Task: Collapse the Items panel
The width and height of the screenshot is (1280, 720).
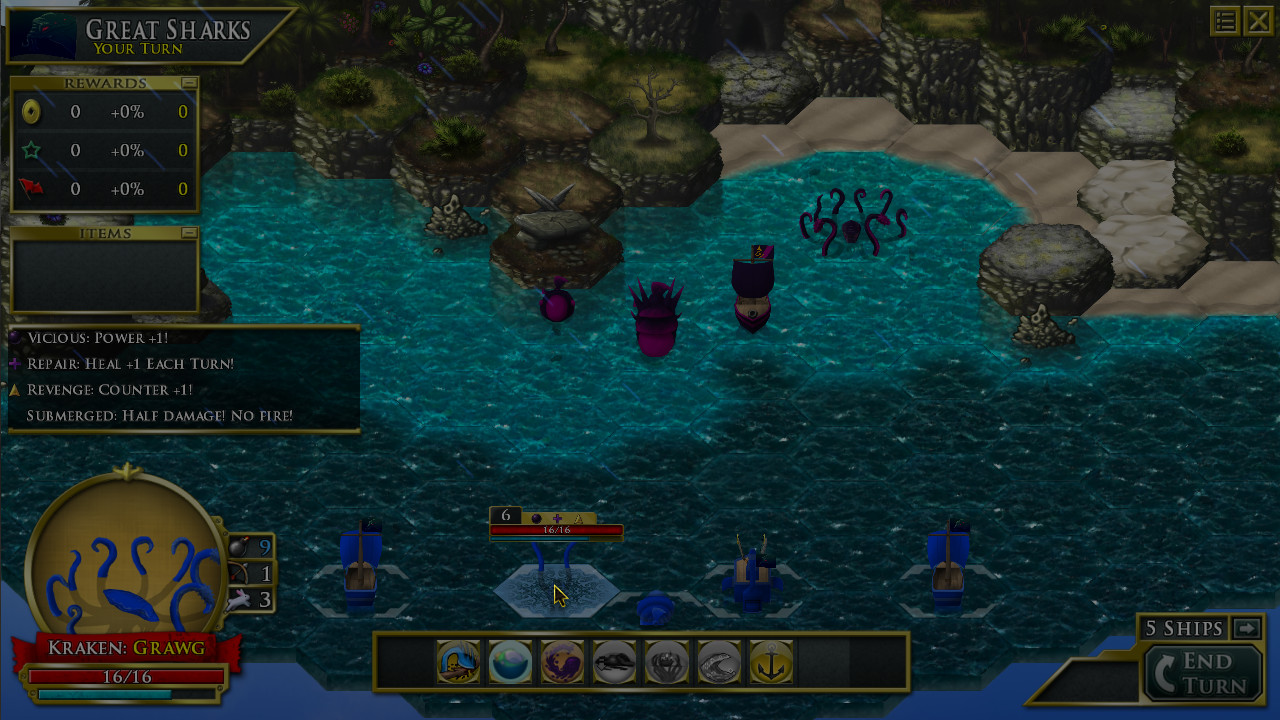Action: (191, 233)
